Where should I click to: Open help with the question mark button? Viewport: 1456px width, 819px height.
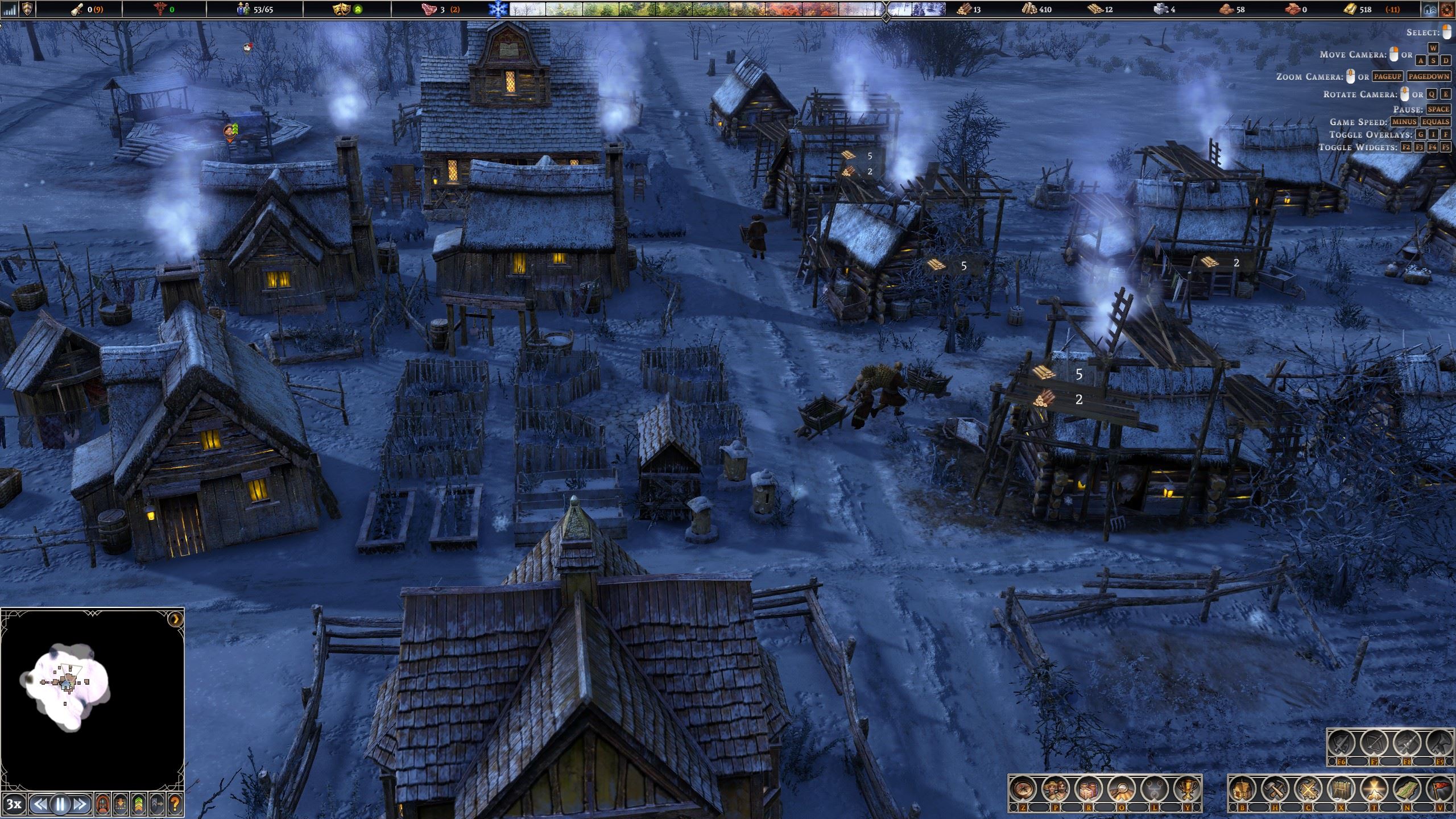coord(175,804)
